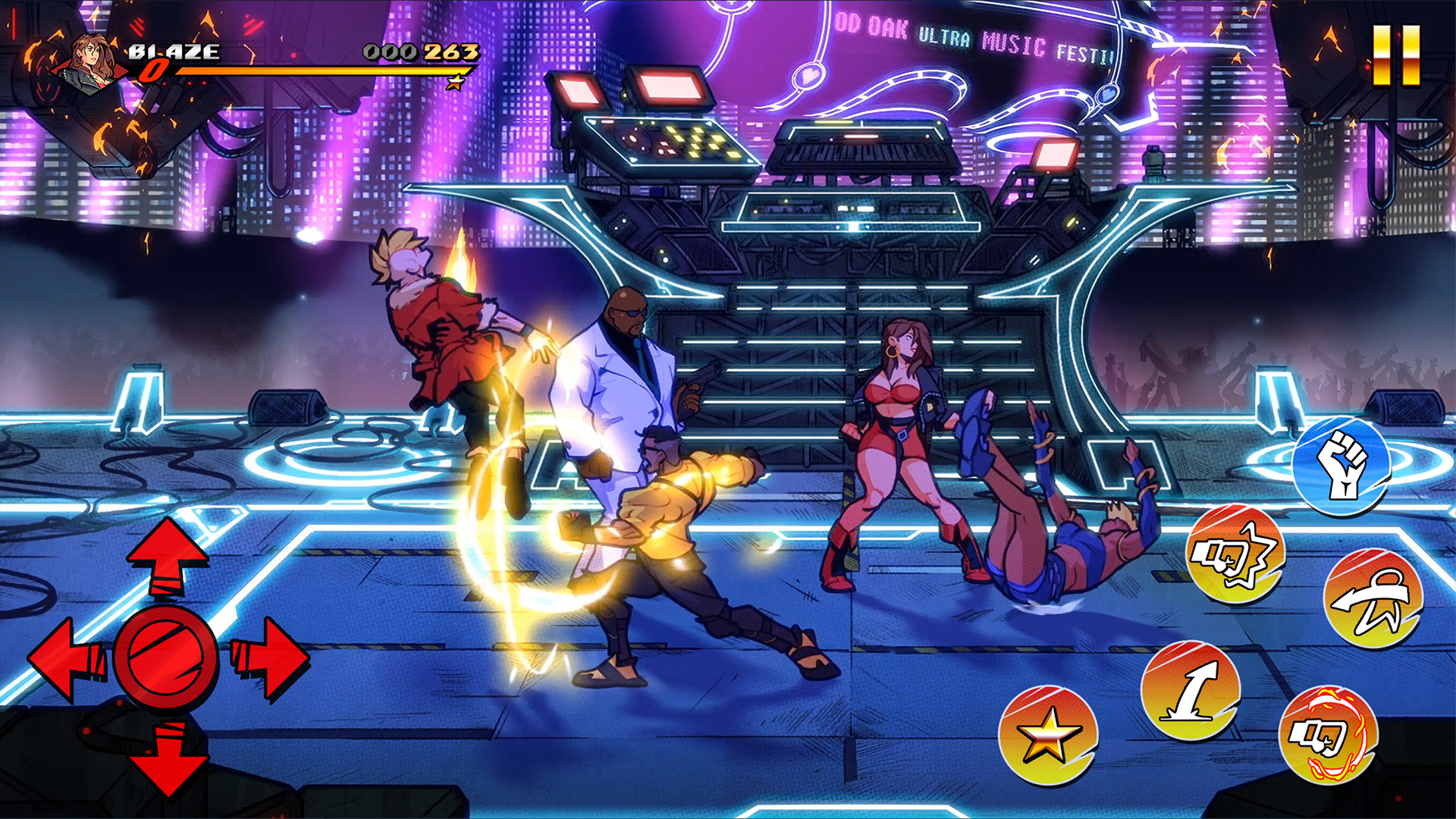
Task: Activate the blue raised fist button
Action: coord(1341,465)
